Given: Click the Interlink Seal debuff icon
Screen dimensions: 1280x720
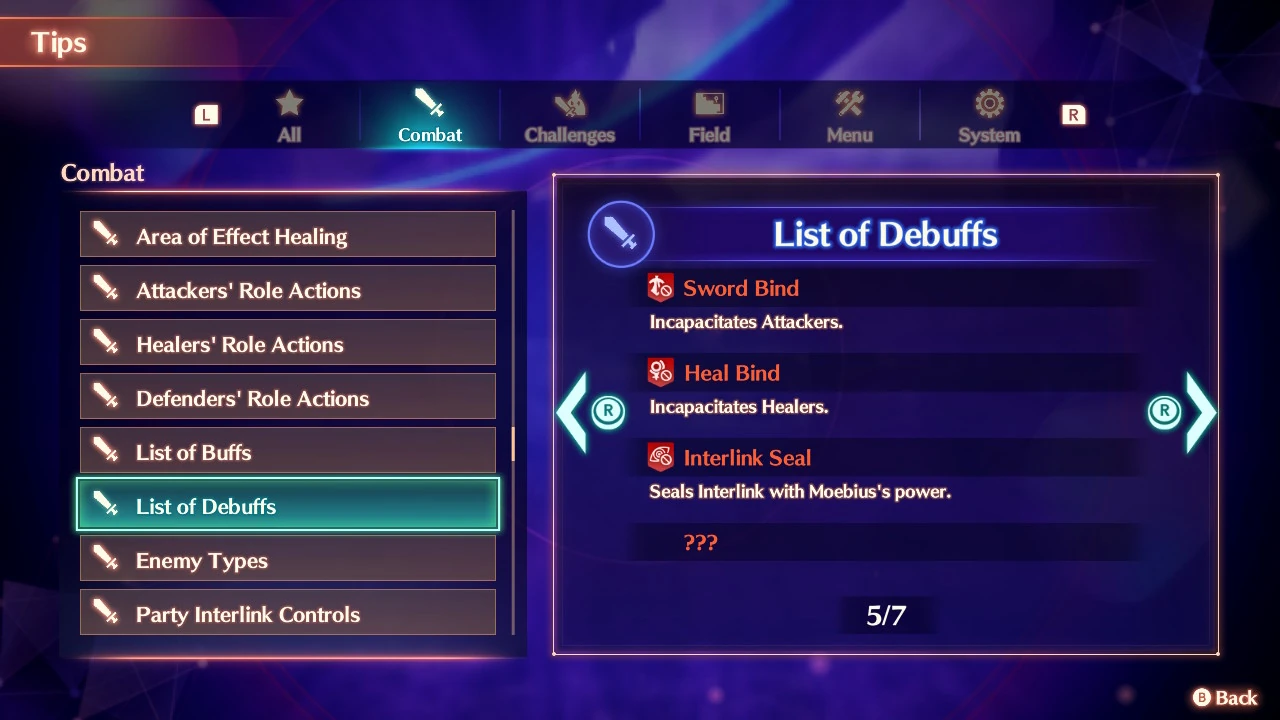Looking at the screenshot, I should pyautogui.click(x=660, y=457).
